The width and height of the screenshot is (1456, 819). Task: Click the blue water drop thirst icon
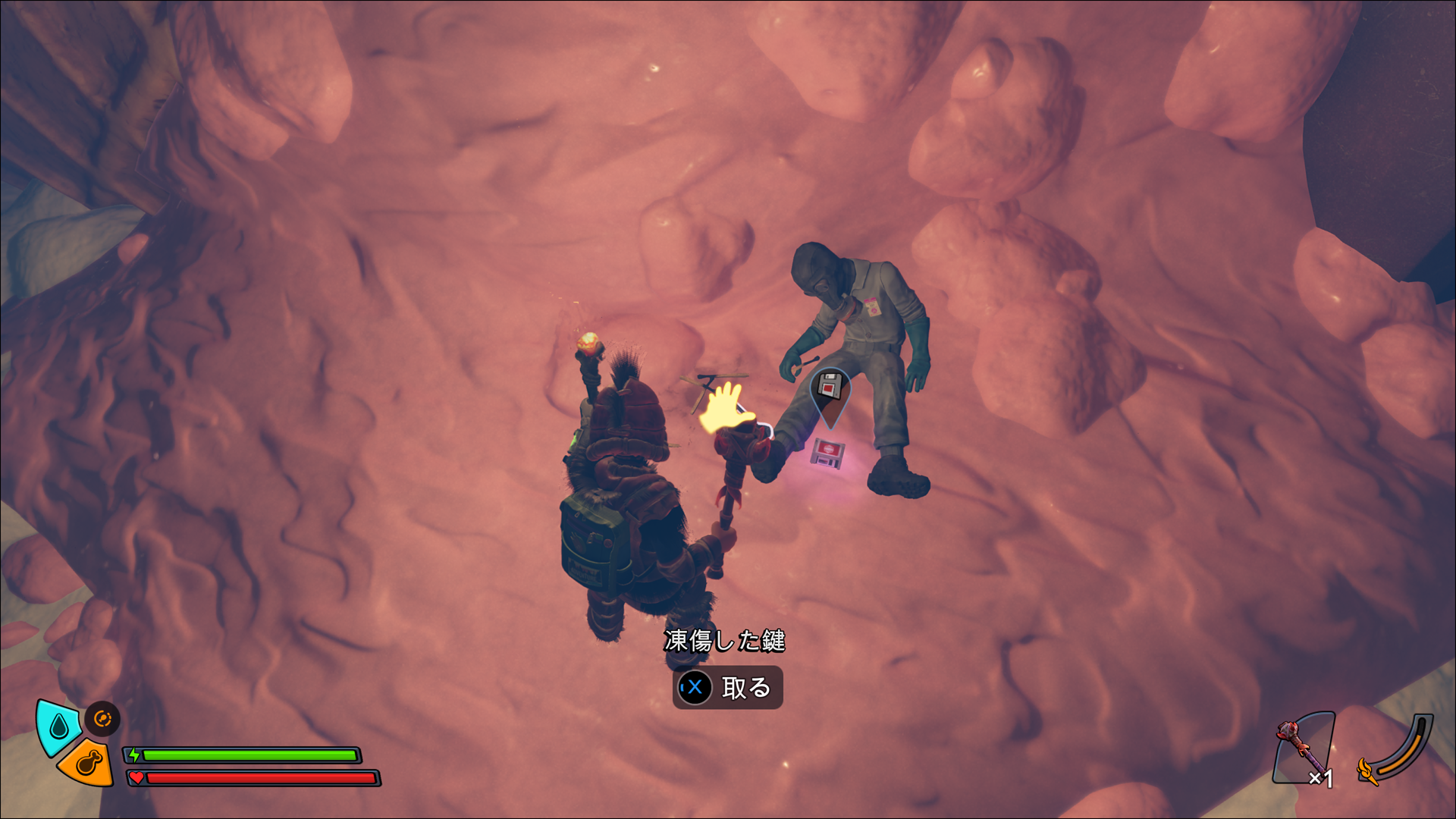58,728
